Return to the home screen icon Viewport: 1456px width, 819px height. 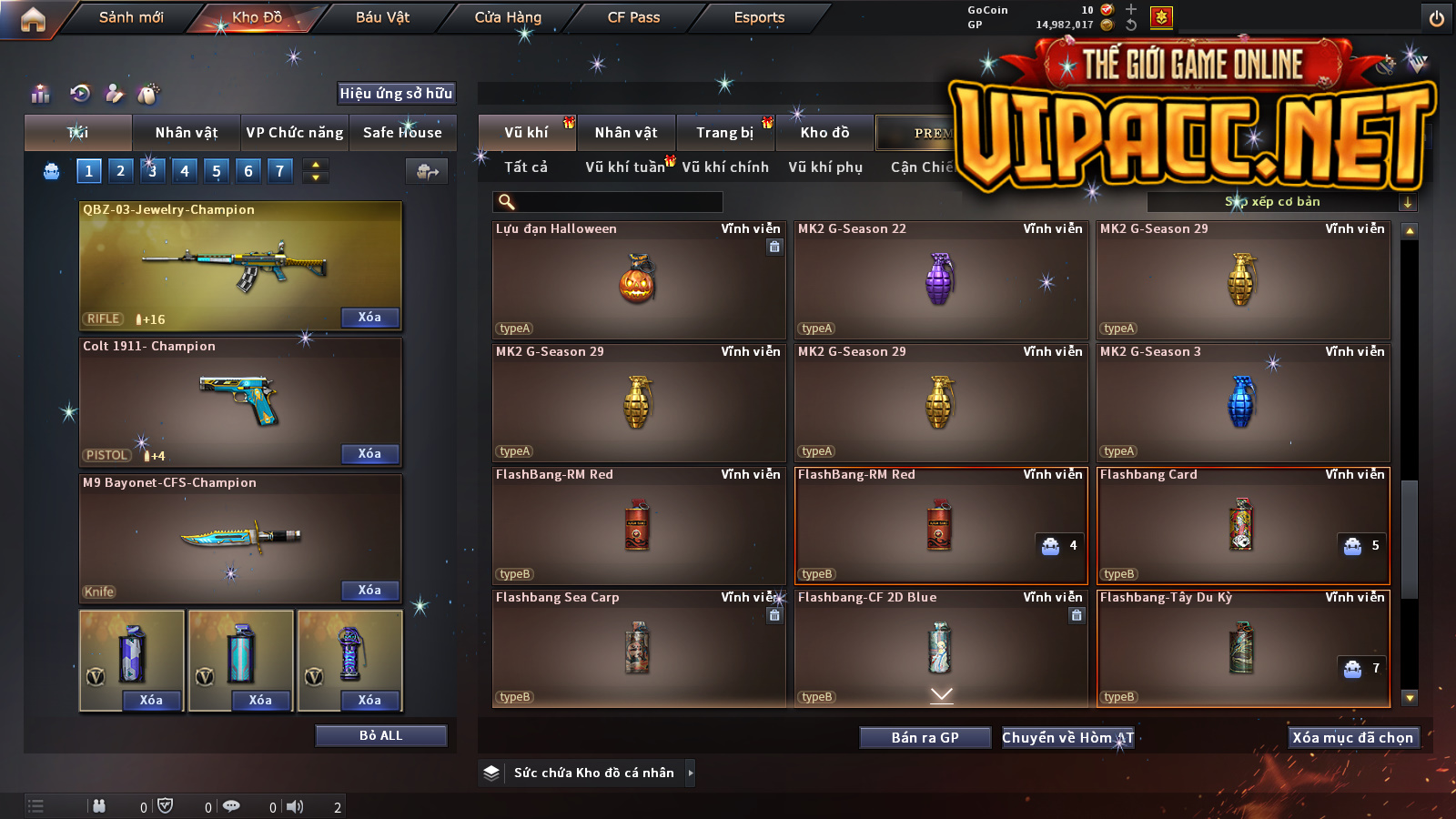[33, 19]
